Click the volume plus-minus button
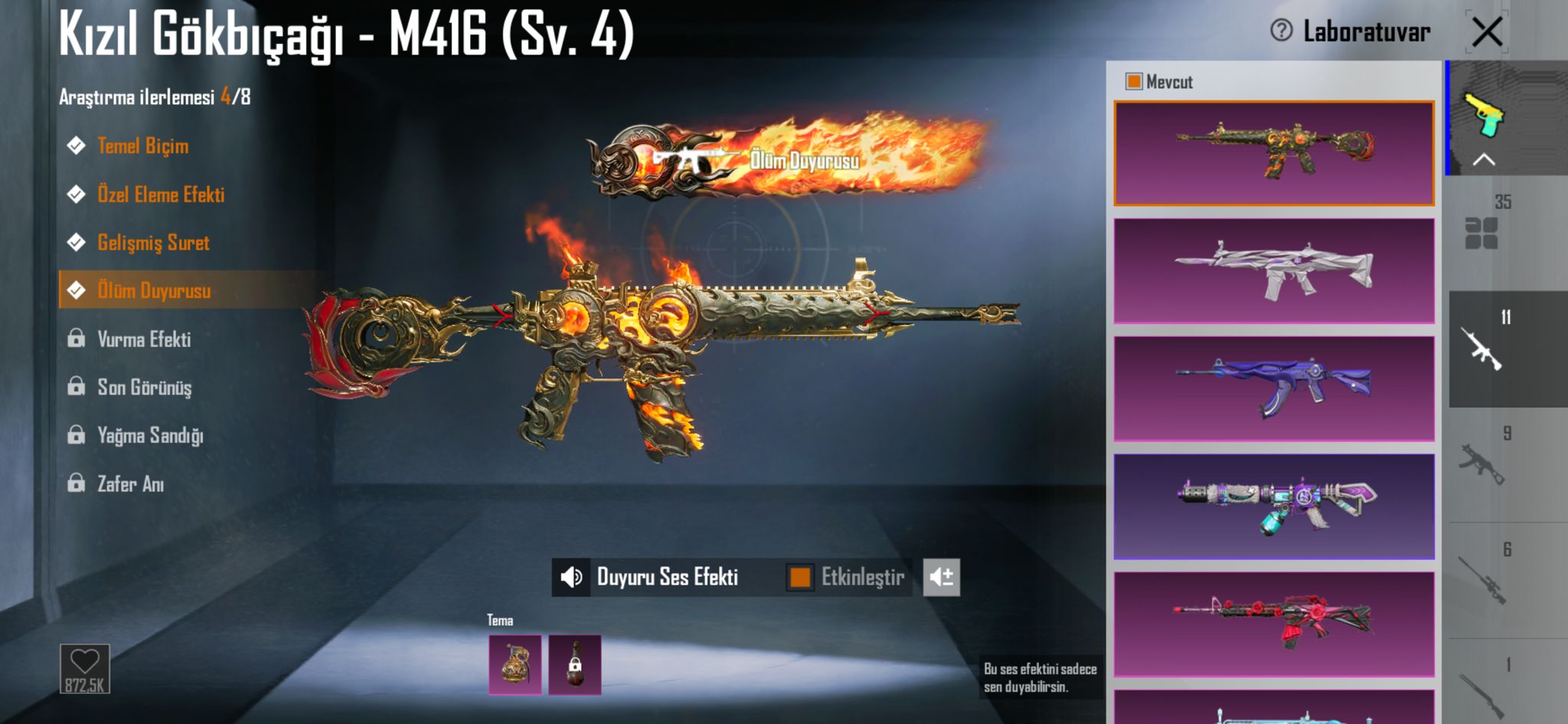 [941, 577]
